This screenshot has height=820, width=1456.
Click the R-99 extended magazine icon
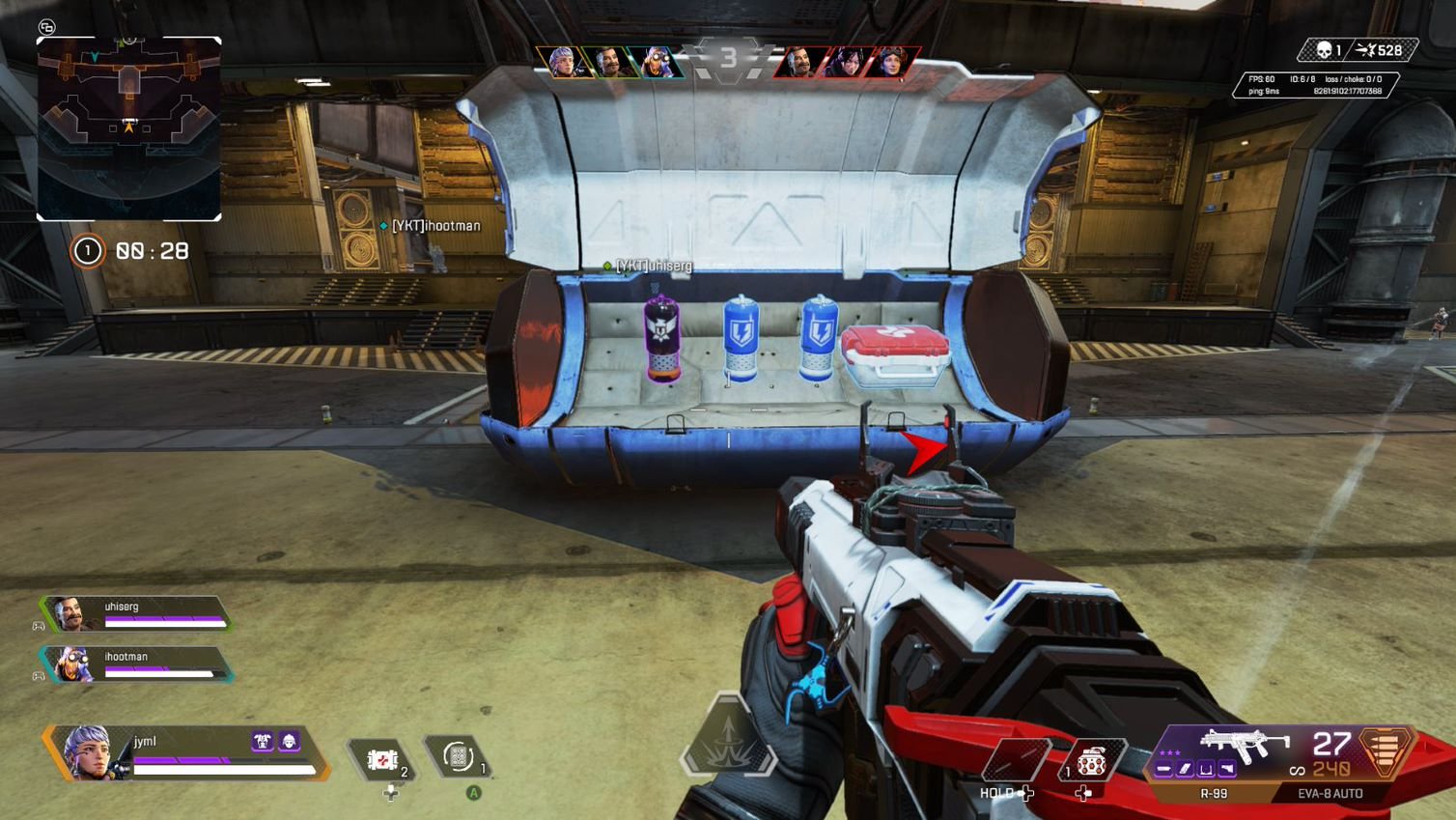point(1184,768)
